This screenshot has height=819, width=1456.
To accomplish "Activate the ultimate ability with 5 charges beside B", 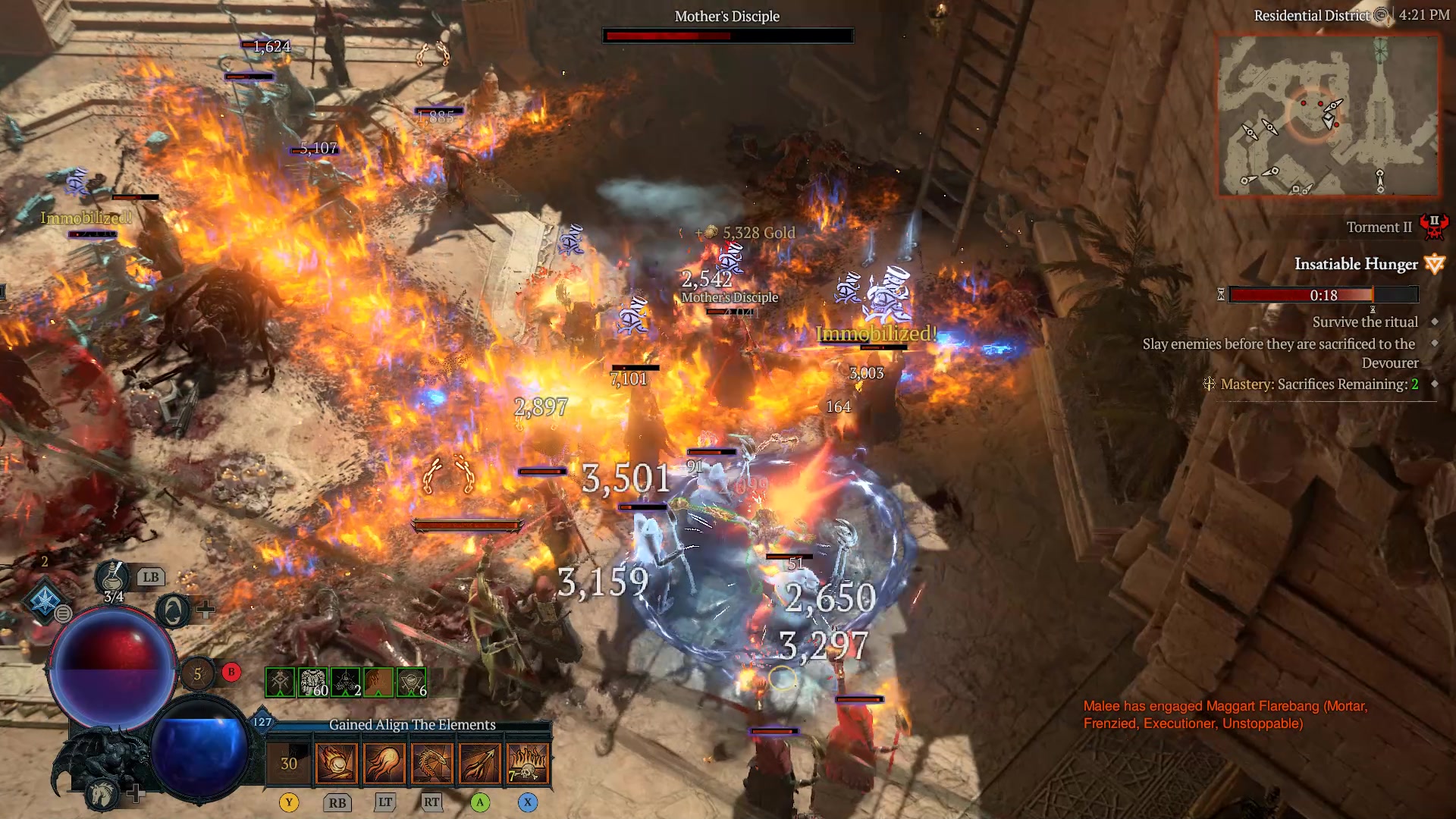I will pos(197,674).
